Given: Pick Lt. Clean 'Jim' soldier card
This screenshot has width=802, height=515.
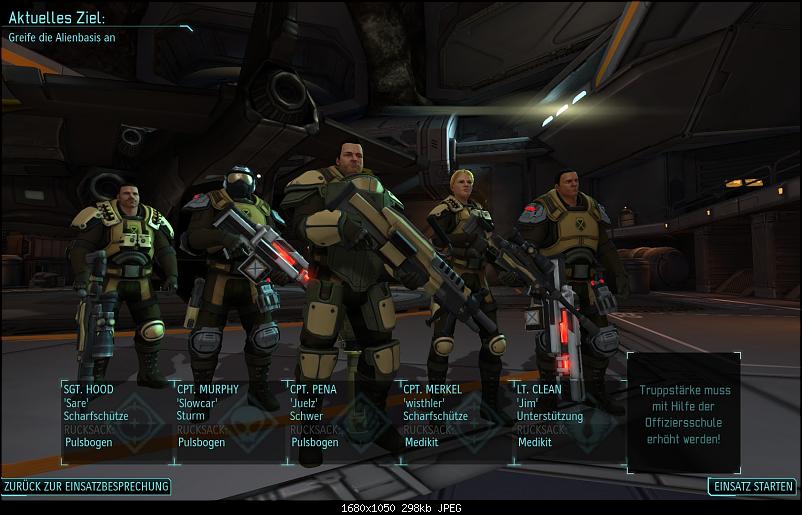Looking at the screenshot, I should click(x=569, y=420).
